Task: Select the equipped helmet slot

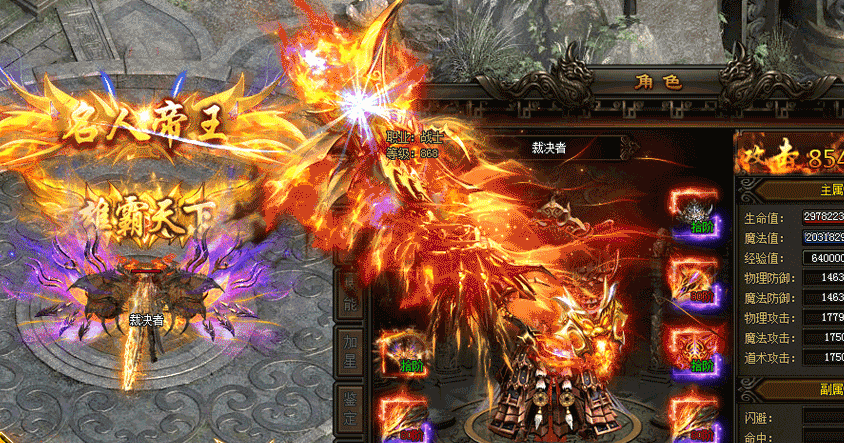Action: [693, 211]
